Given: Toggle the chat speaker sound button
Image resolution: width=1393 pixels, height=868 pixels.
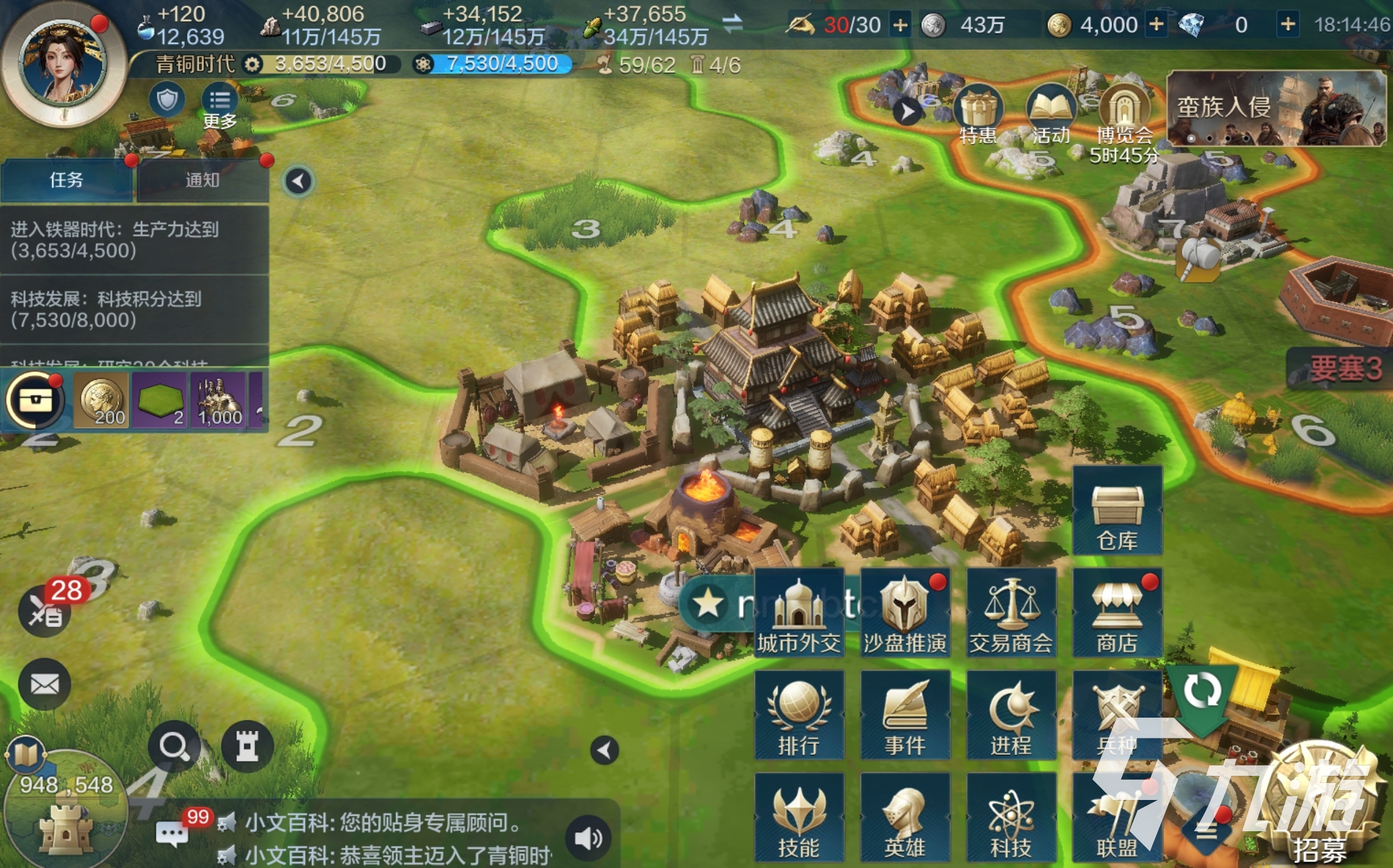Looking at the screenshot, I should (588, 839).
